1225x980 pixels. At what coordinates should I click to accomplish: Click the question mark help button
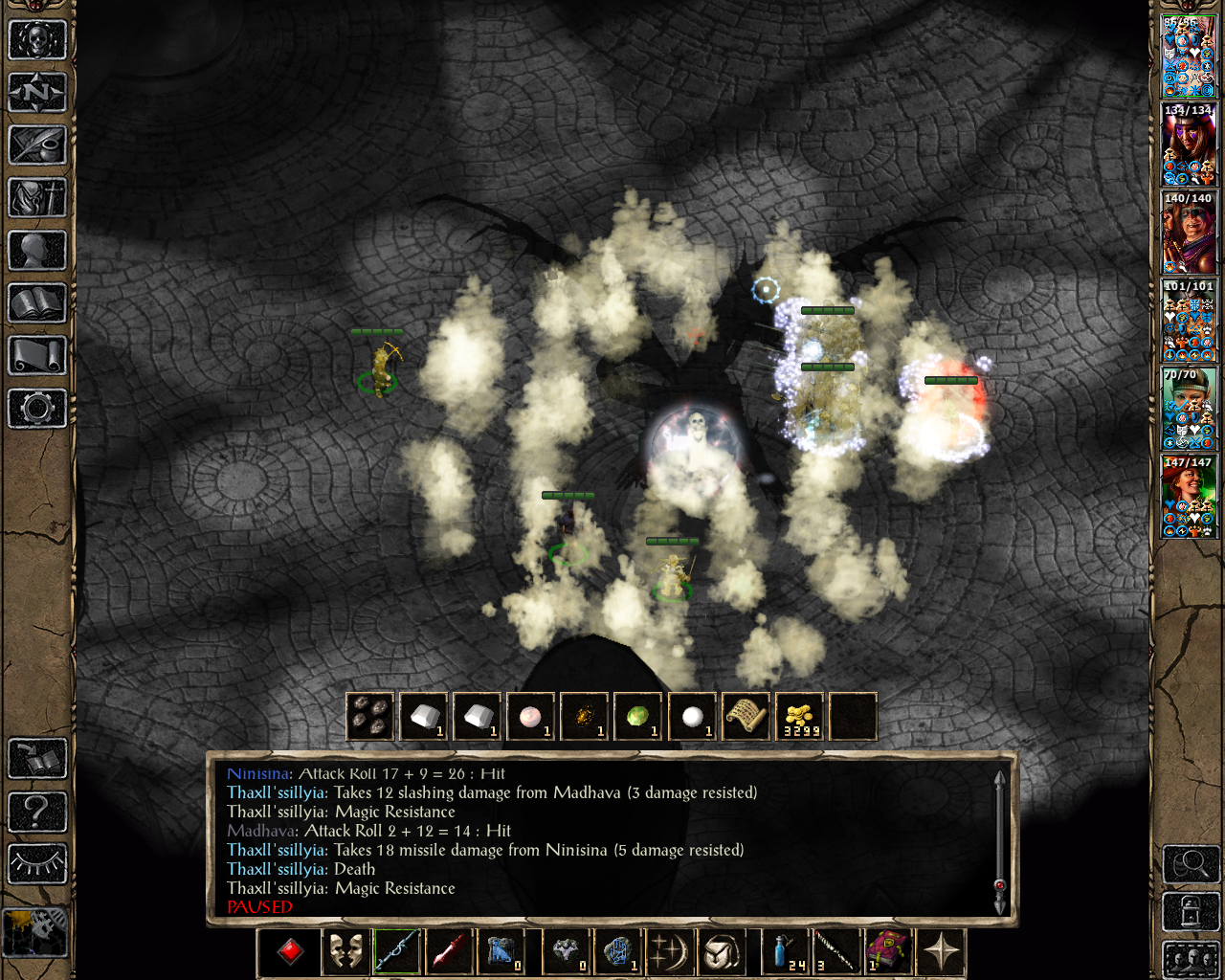pos(37,812)
